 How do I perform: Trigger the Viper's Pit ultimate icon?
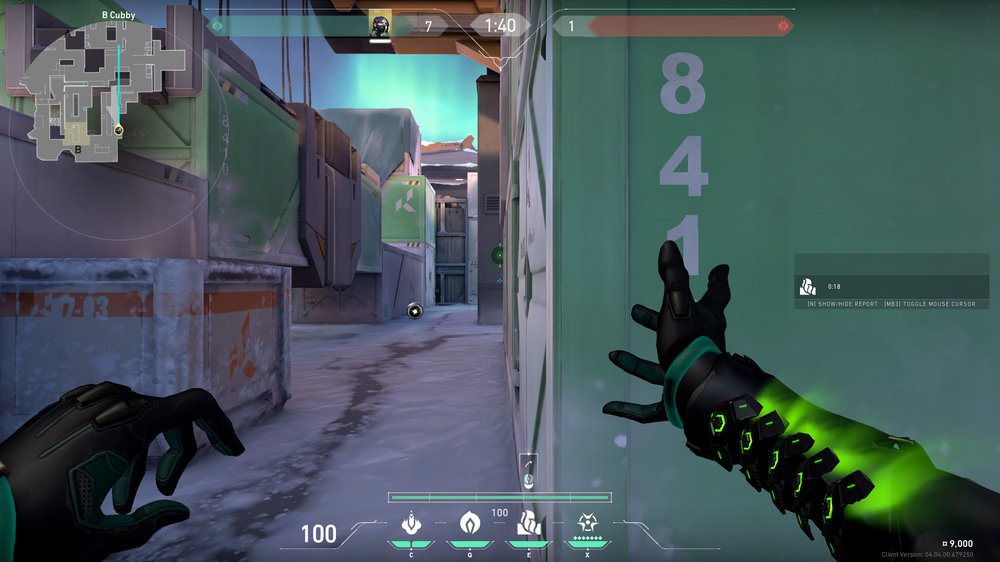coord(585,523)
